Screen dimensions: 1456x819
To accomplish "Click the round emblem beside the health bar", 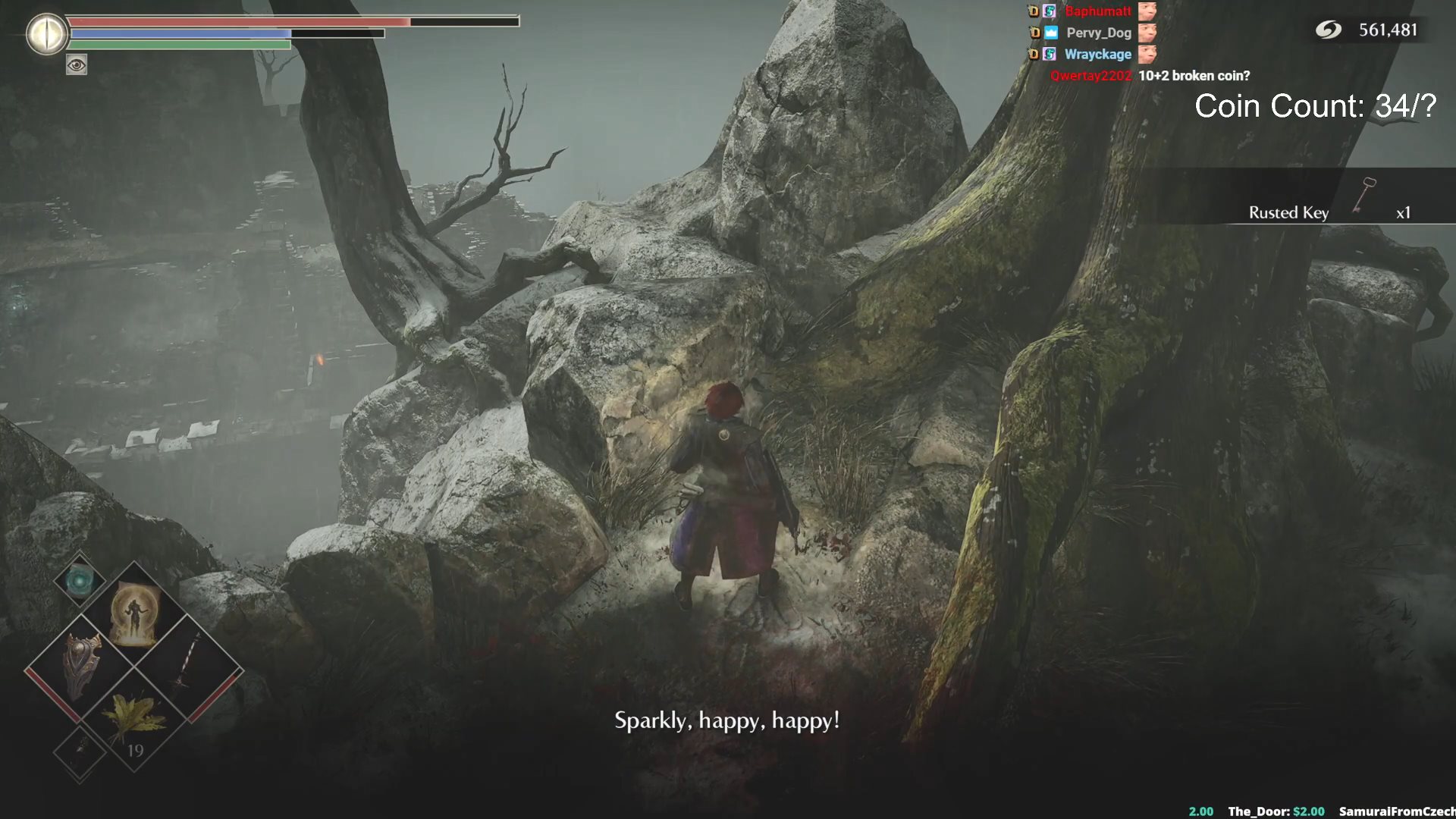I will coord(47,34).
